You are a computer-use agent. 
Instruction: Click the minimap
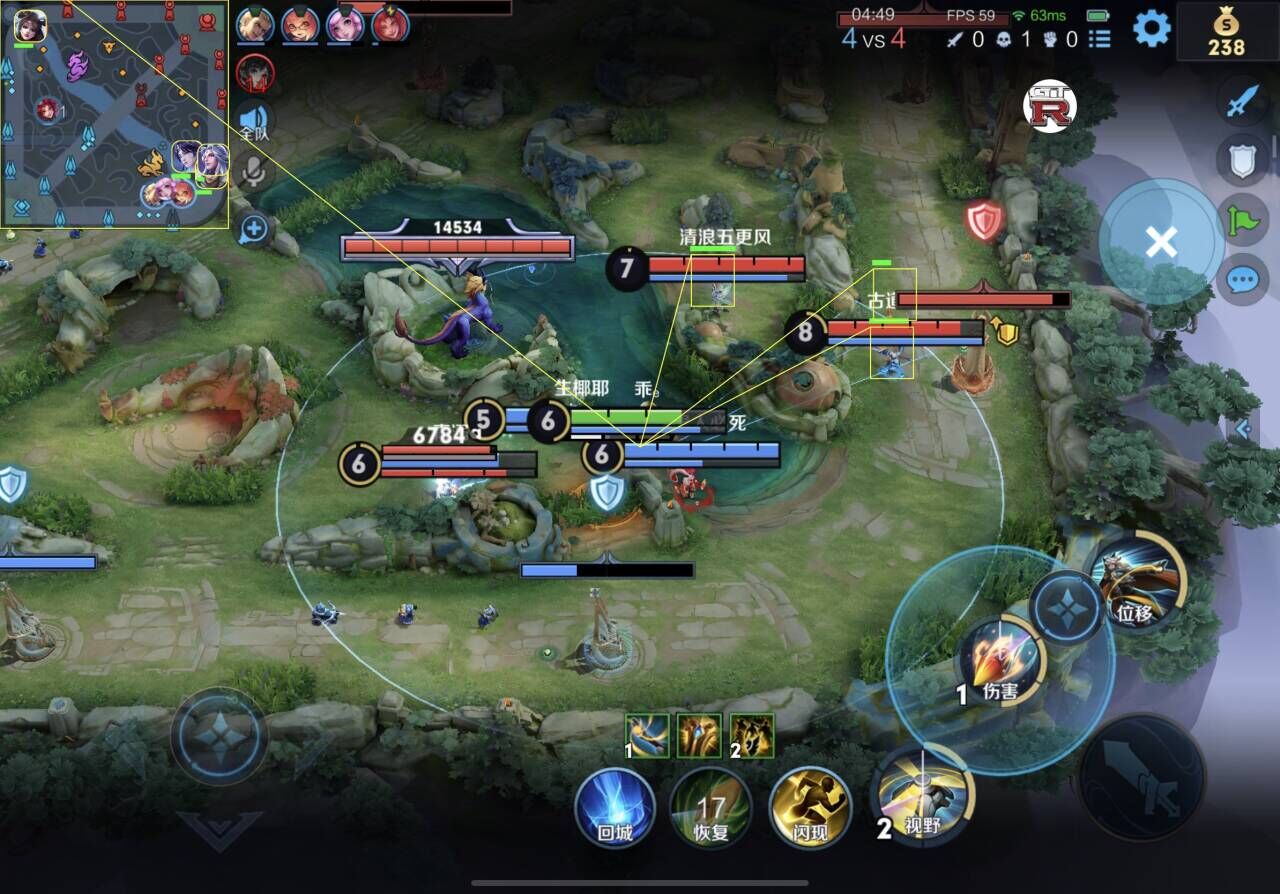coord(115,114)
